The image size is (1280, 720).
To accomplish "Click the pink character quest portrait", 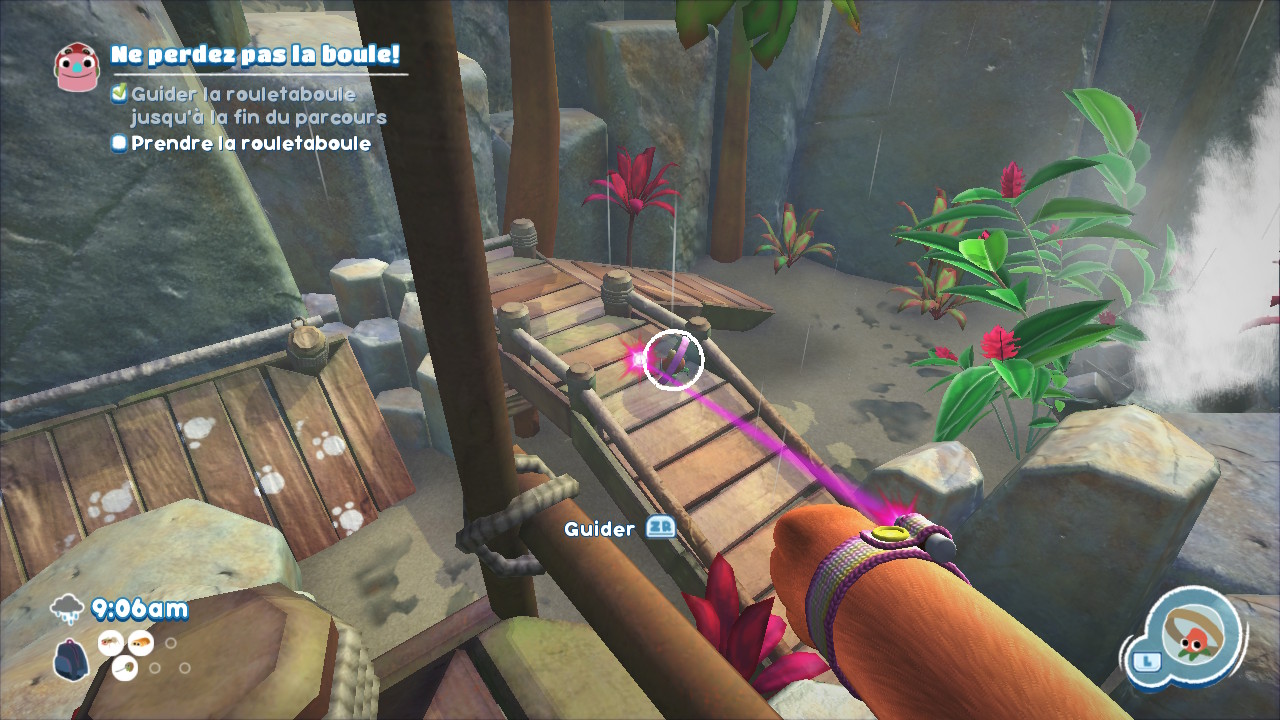I will click(76, 67).
